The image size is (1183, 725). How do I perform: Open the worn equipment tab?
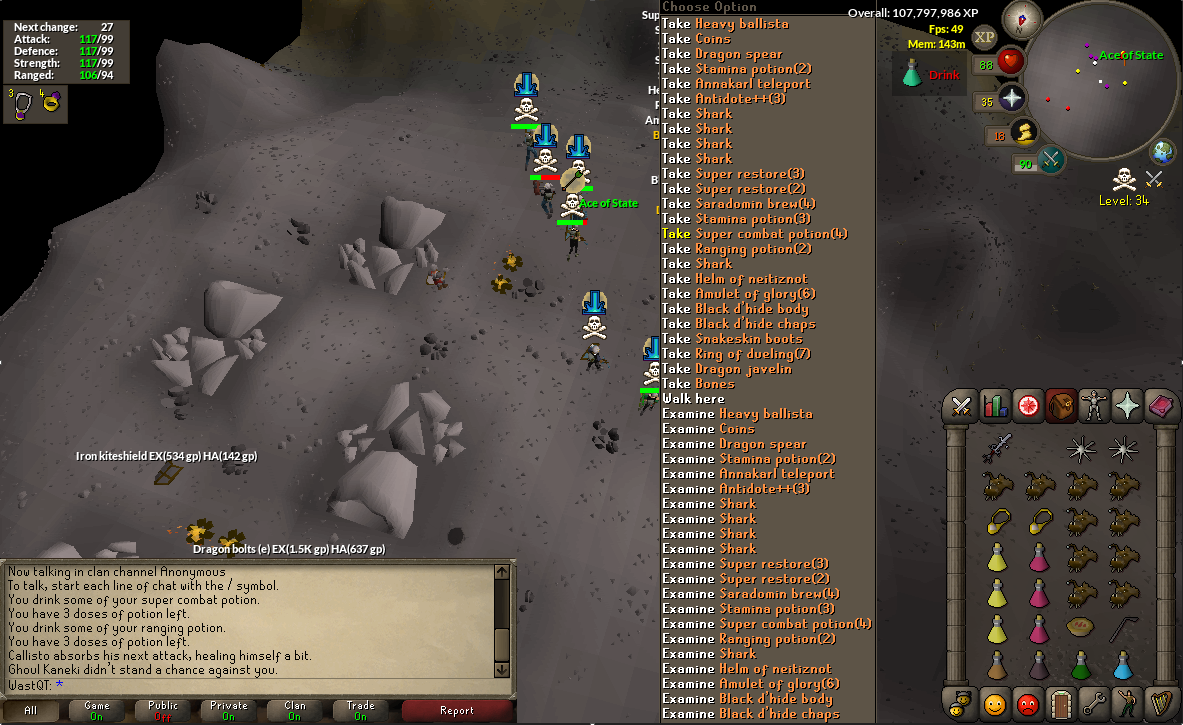(1094, 406)
